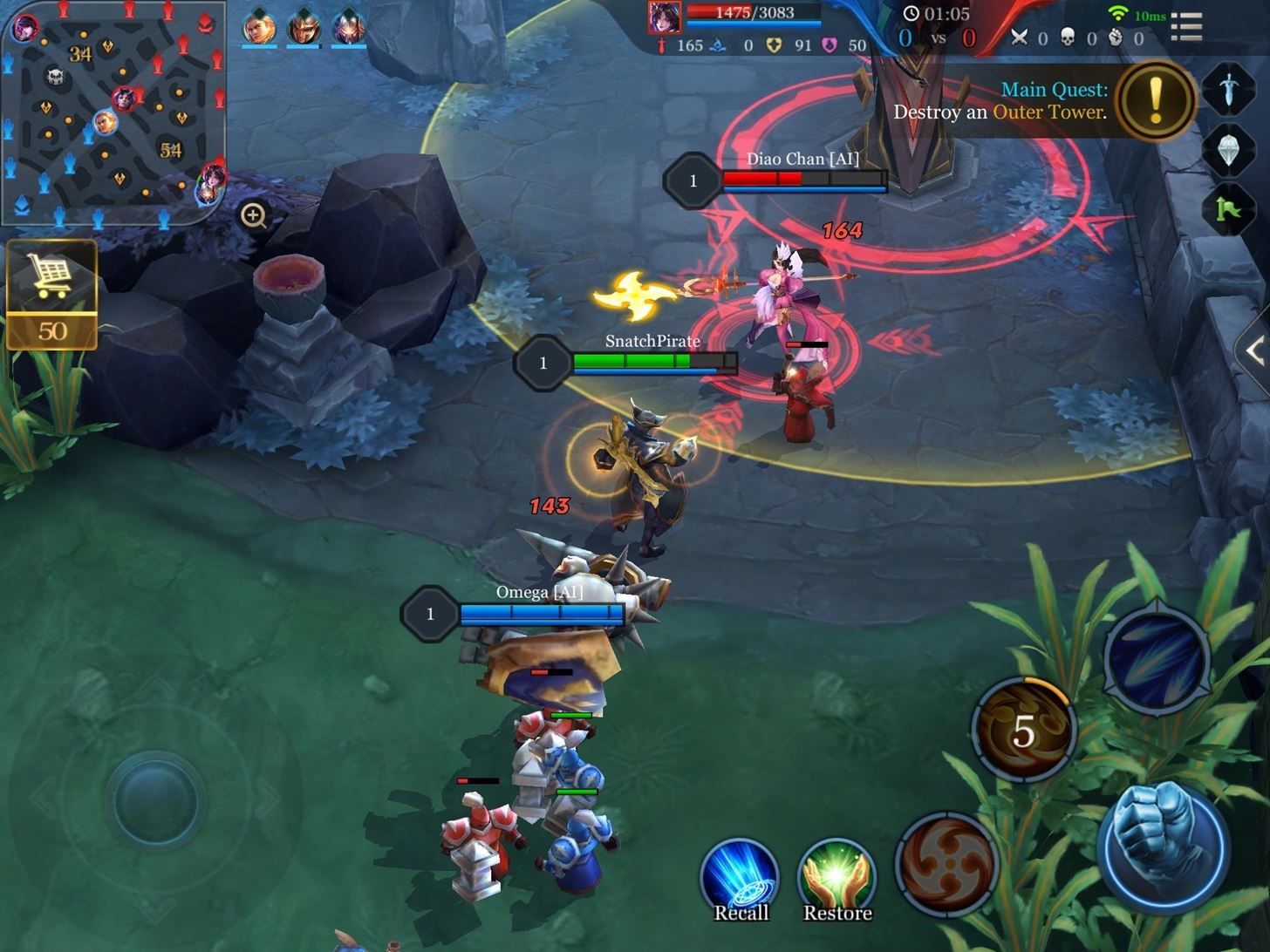Image resolution: width=1270 pixels, height=952 pixels.
Task: Click Diao Chan [AI]'s health bar
Action: pos(802,179)
